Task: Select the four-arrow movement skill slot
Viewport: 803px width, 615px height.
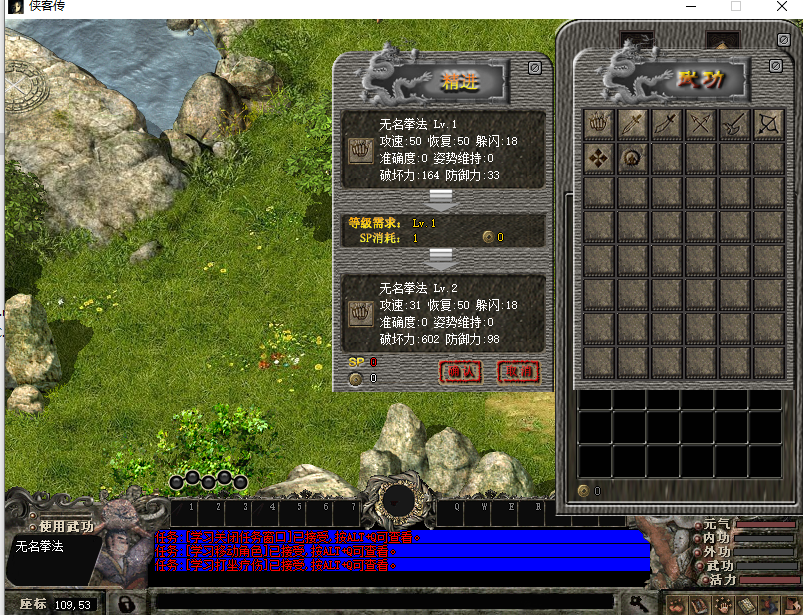Action: (599, 157)
